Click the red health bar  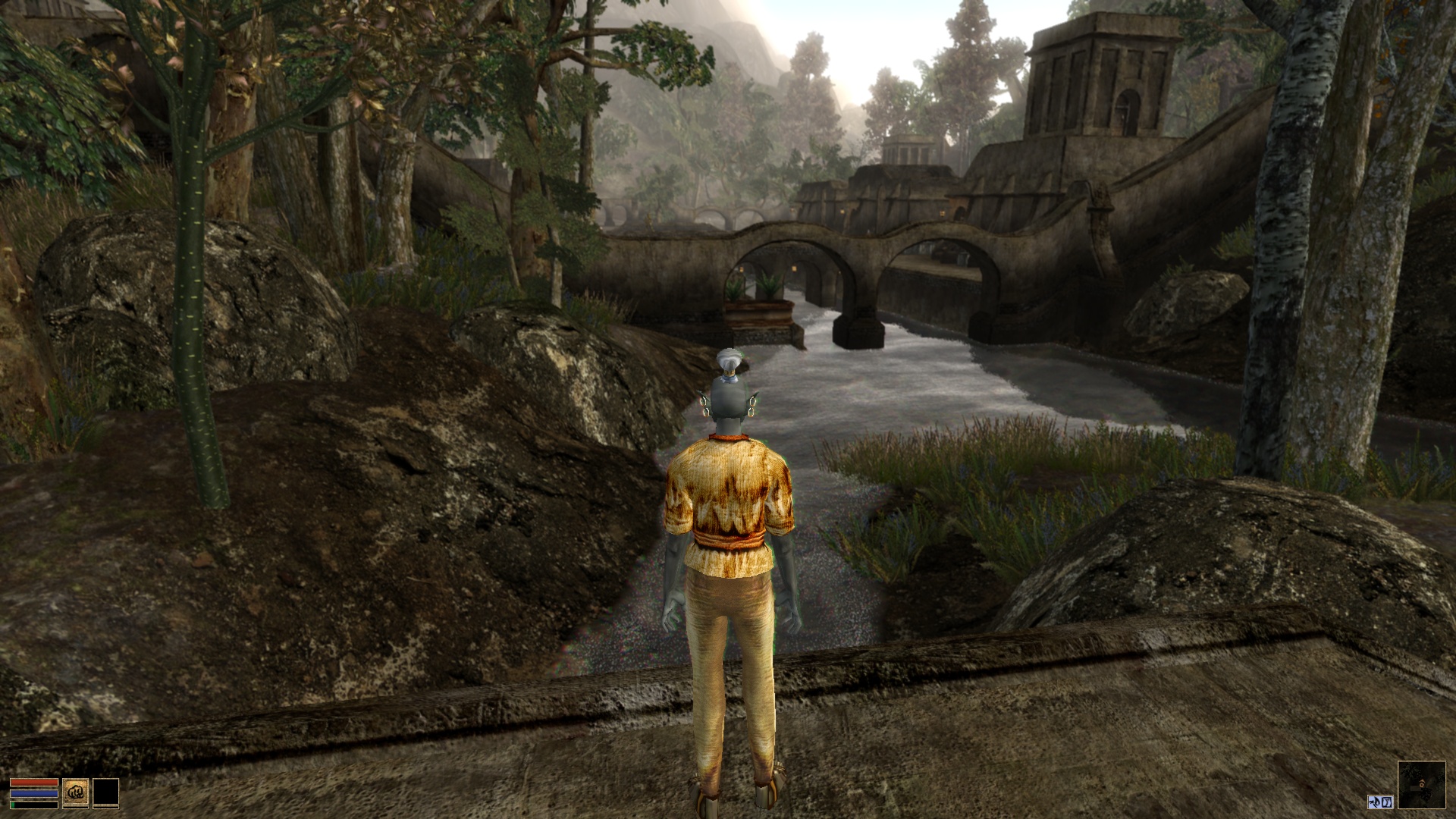[x=34, y=782]
